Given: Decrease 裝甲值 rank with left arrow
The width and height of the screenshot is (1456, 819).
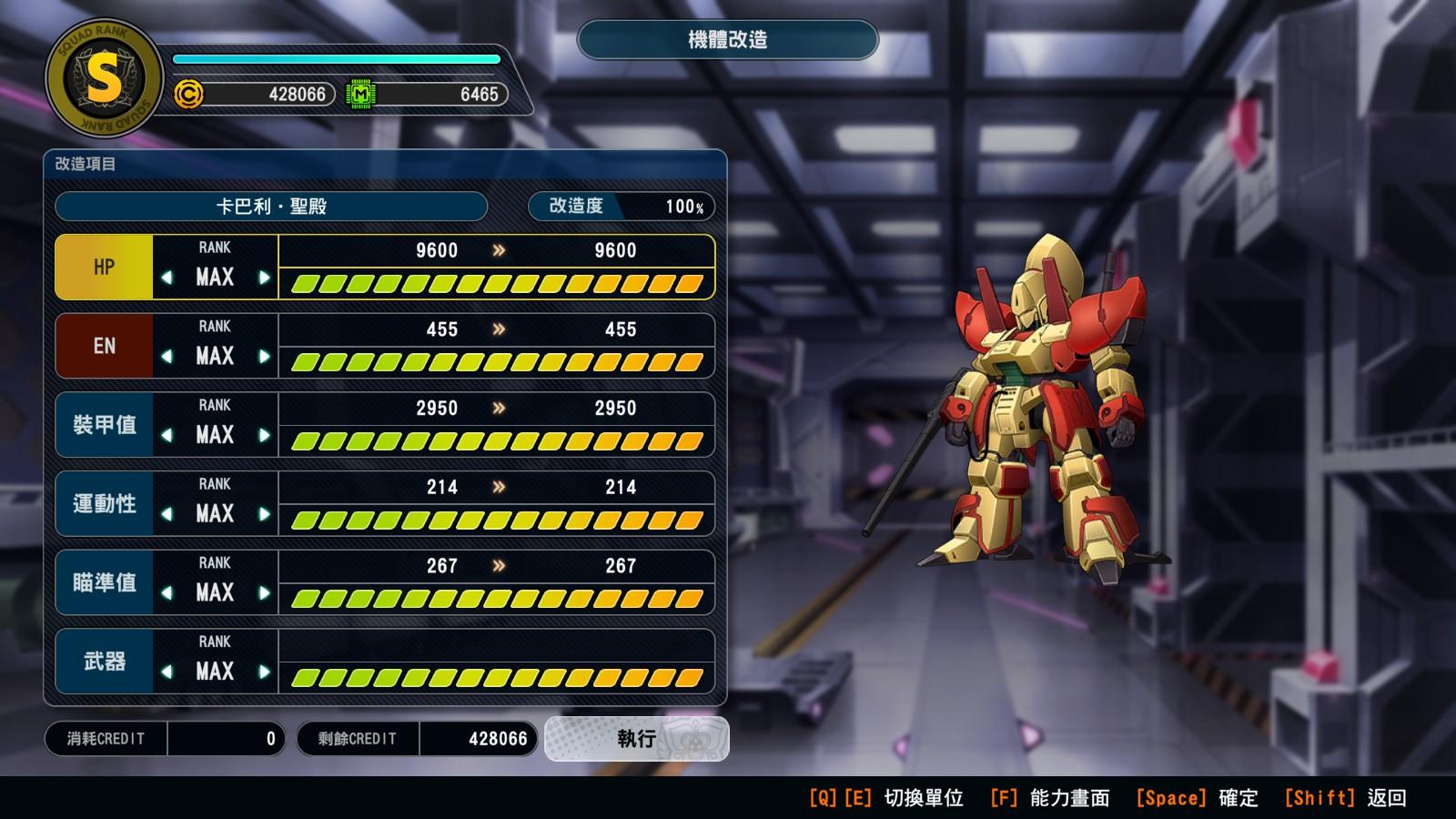Looking at the screenshot, I should coord(167,435).
